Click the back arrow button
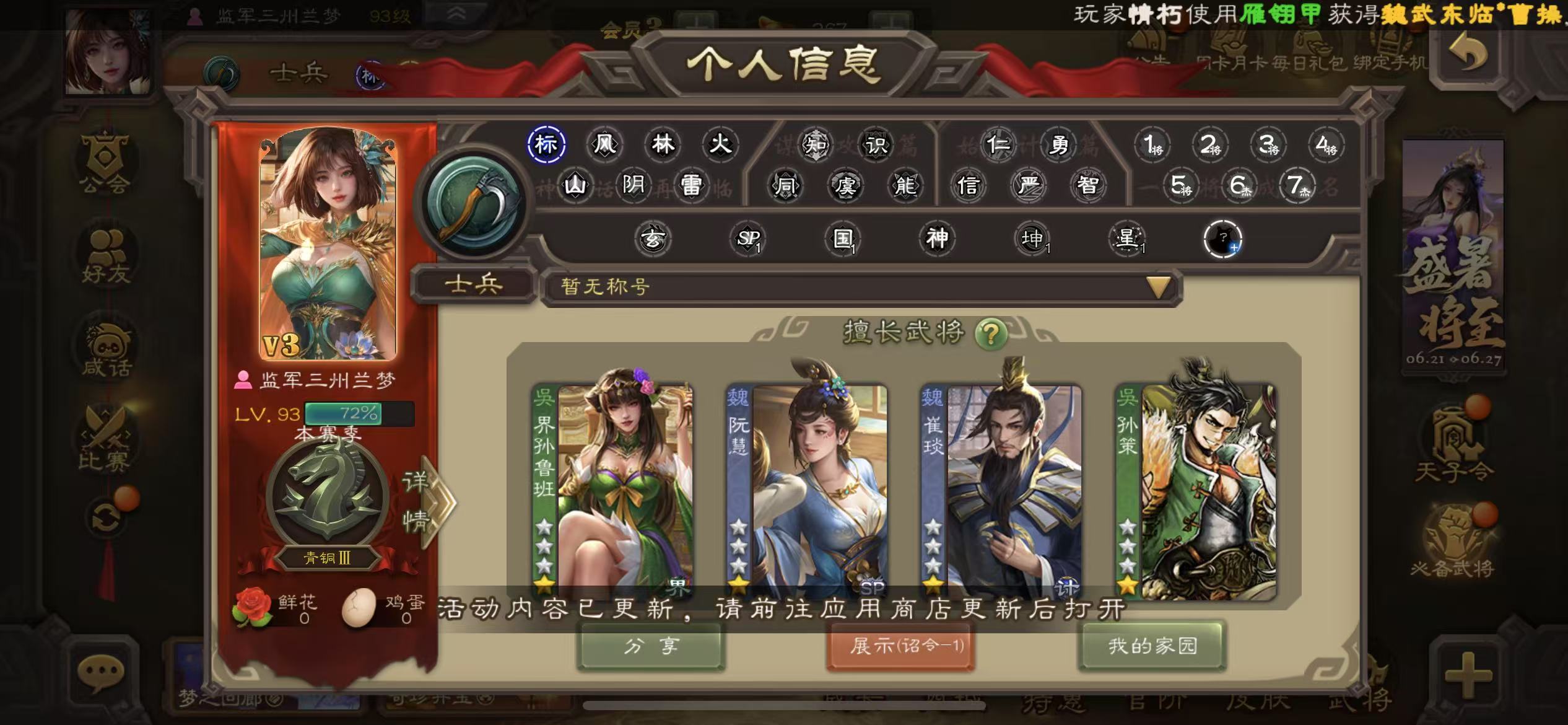 point(1468,55)
